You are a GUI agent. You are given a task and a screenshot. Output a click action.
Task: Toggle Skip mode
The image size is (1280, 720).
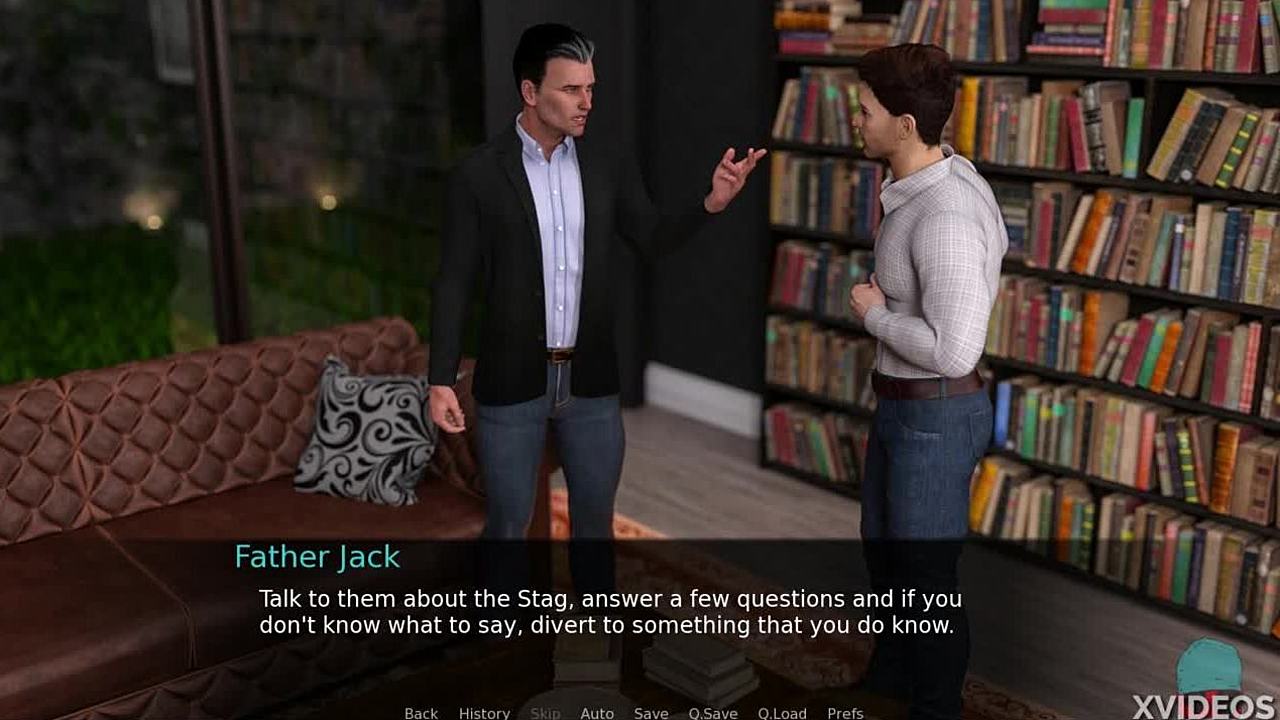click(545, 712)
